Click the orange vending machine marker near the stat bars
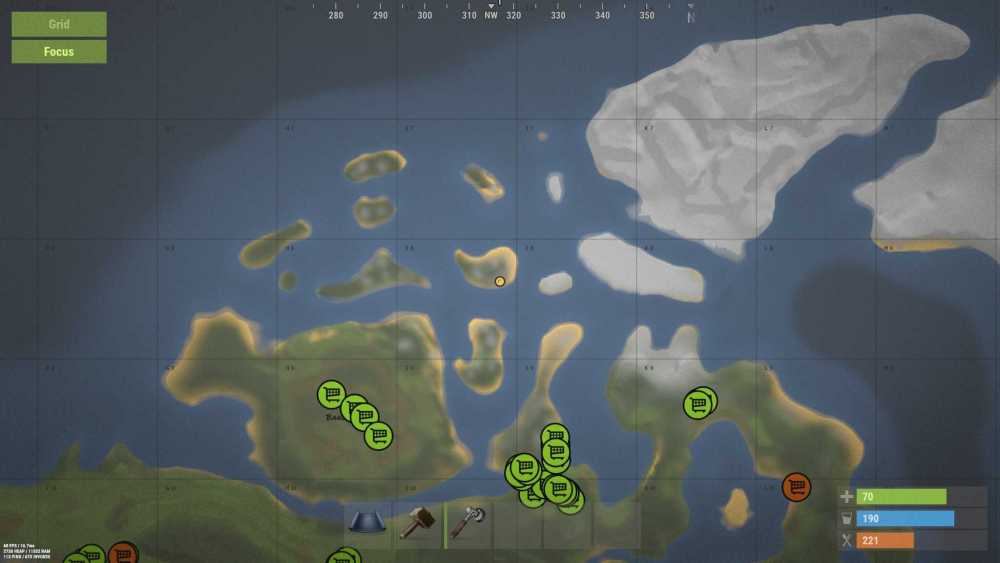1000x563 pixels. [x=796, y=487]
